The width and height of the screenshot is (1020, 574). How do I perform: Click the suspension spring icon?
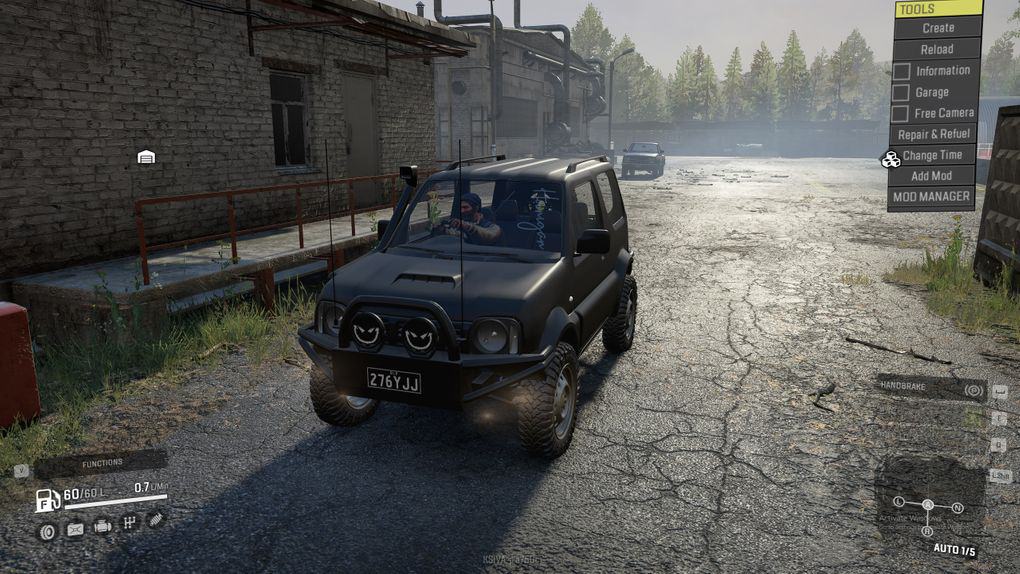[x=155, y=519]
